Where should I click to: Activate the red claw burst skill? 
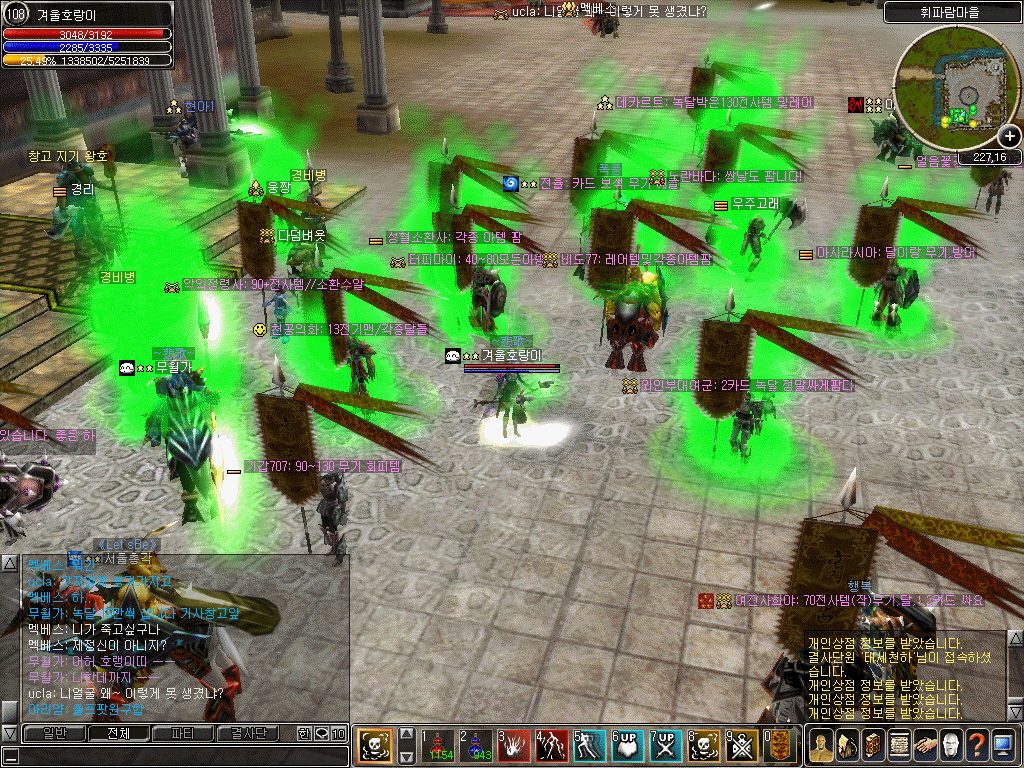pos(514,746)
